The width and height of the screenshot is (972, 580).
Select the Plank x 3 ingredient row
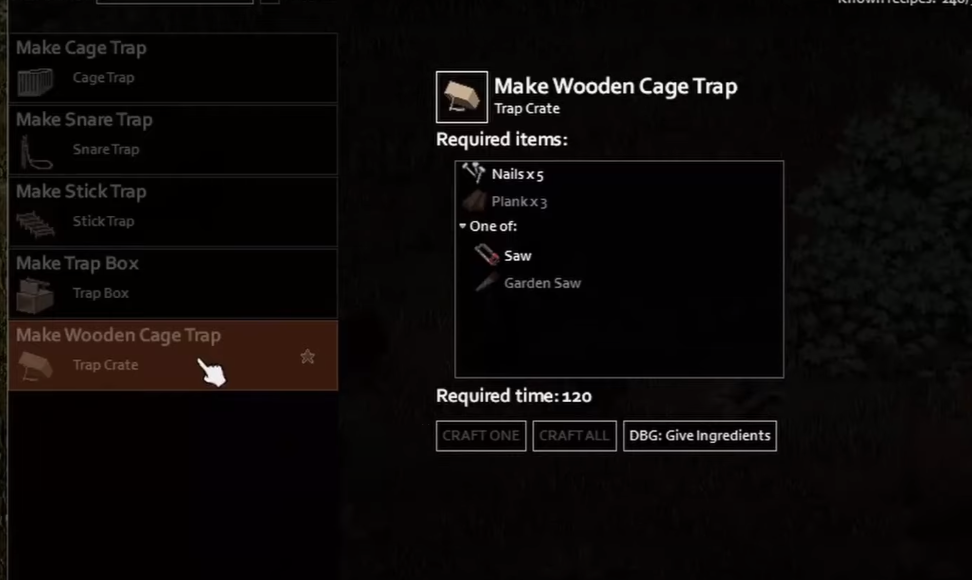point(518,201)
